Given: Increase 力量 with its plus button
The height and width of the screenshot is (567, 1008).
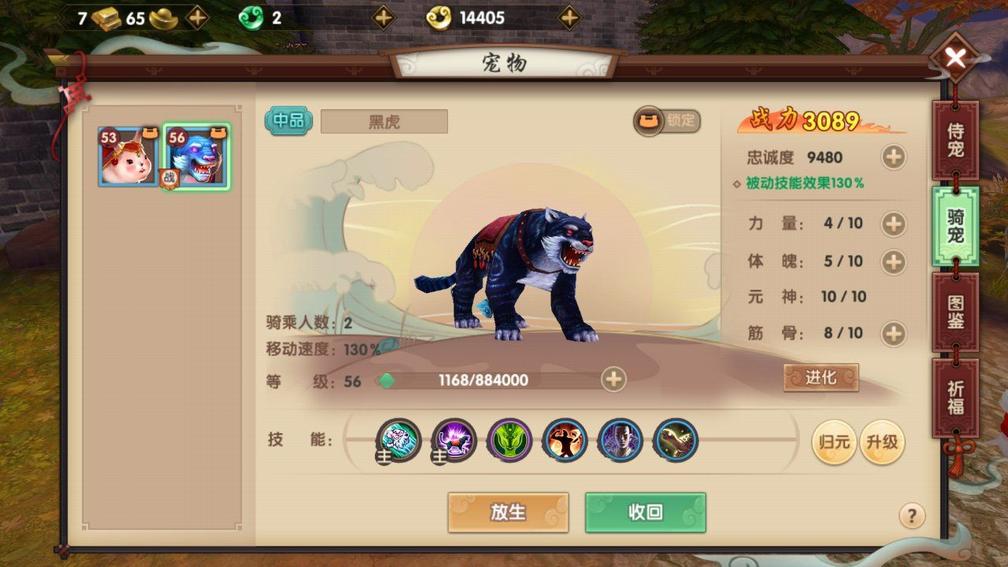Looking at the screenshot, I should [893, 224].
